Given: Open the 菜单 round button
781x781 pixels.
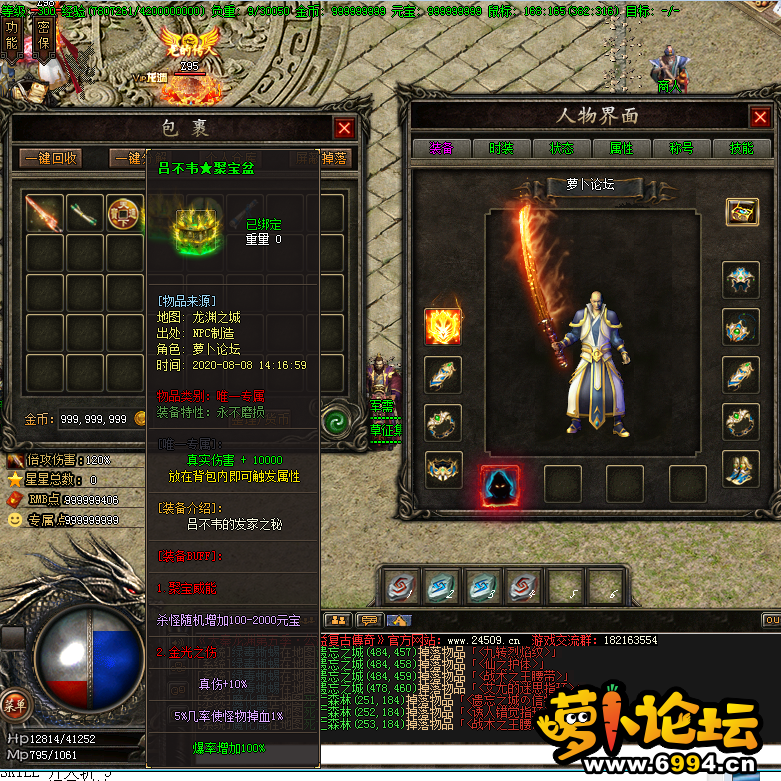Looking at the screenshot, I should pyautogui.click(x=13, y=703).
